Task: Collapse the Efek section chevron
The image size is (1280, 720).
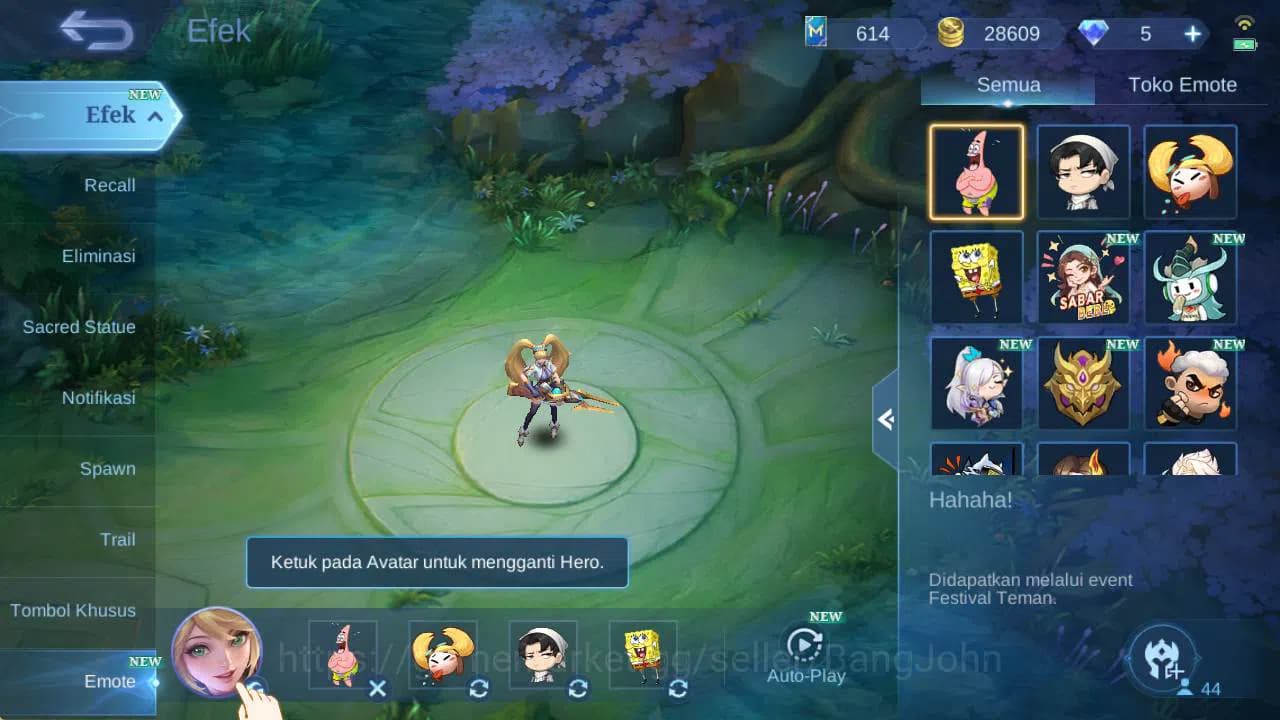Action: pyautogui.click(x=155, y=115)
